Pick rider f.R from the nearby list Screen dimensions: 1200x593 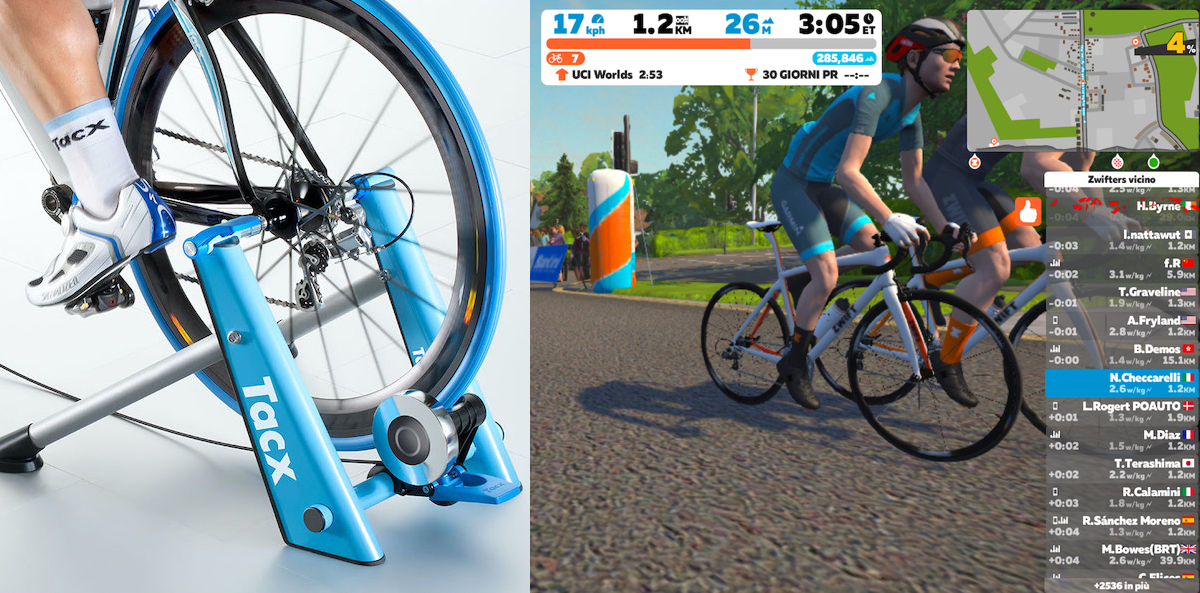(1121, 268)
